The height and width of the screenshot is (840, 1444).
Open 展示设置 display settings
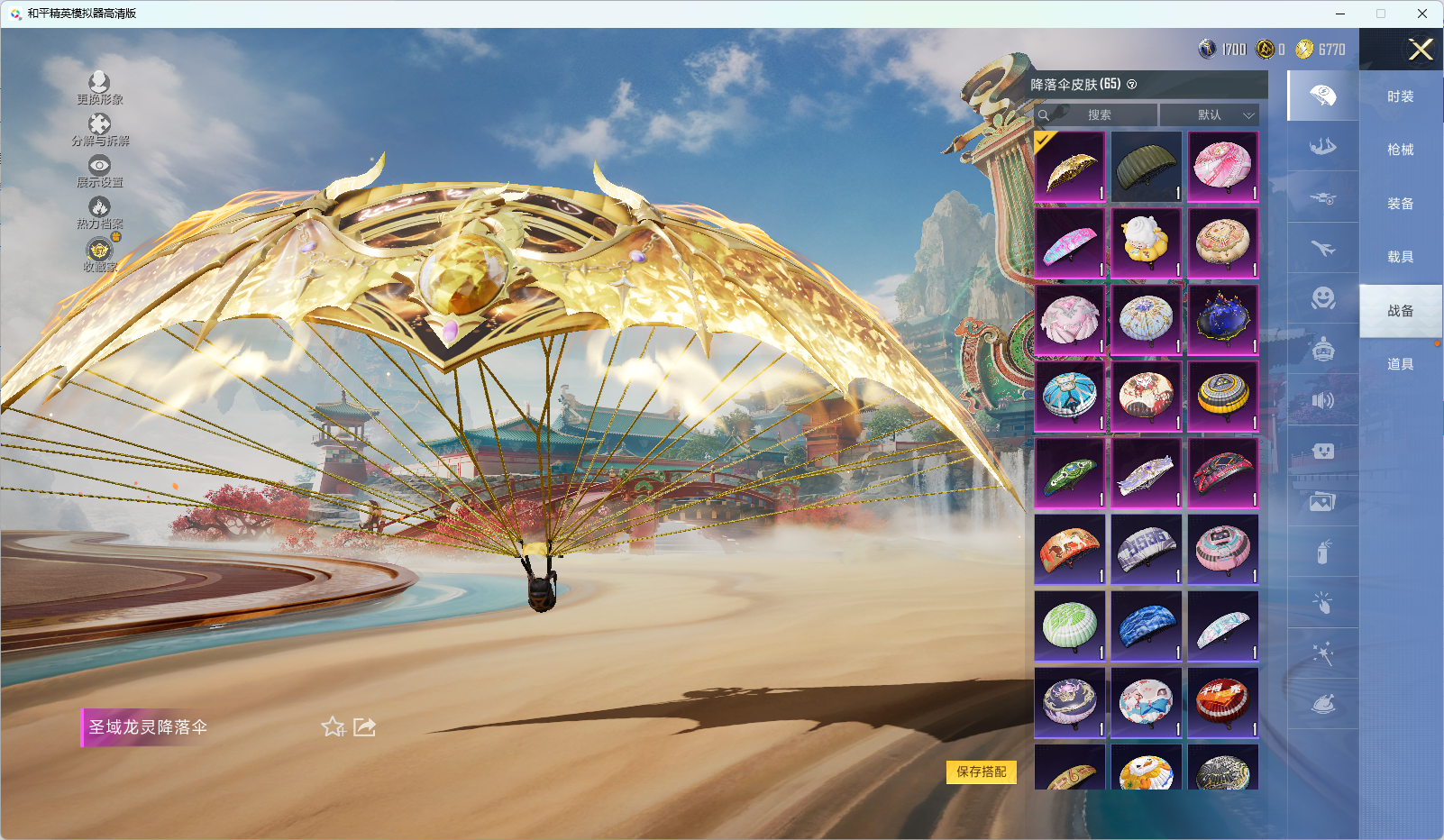(99, 171)
